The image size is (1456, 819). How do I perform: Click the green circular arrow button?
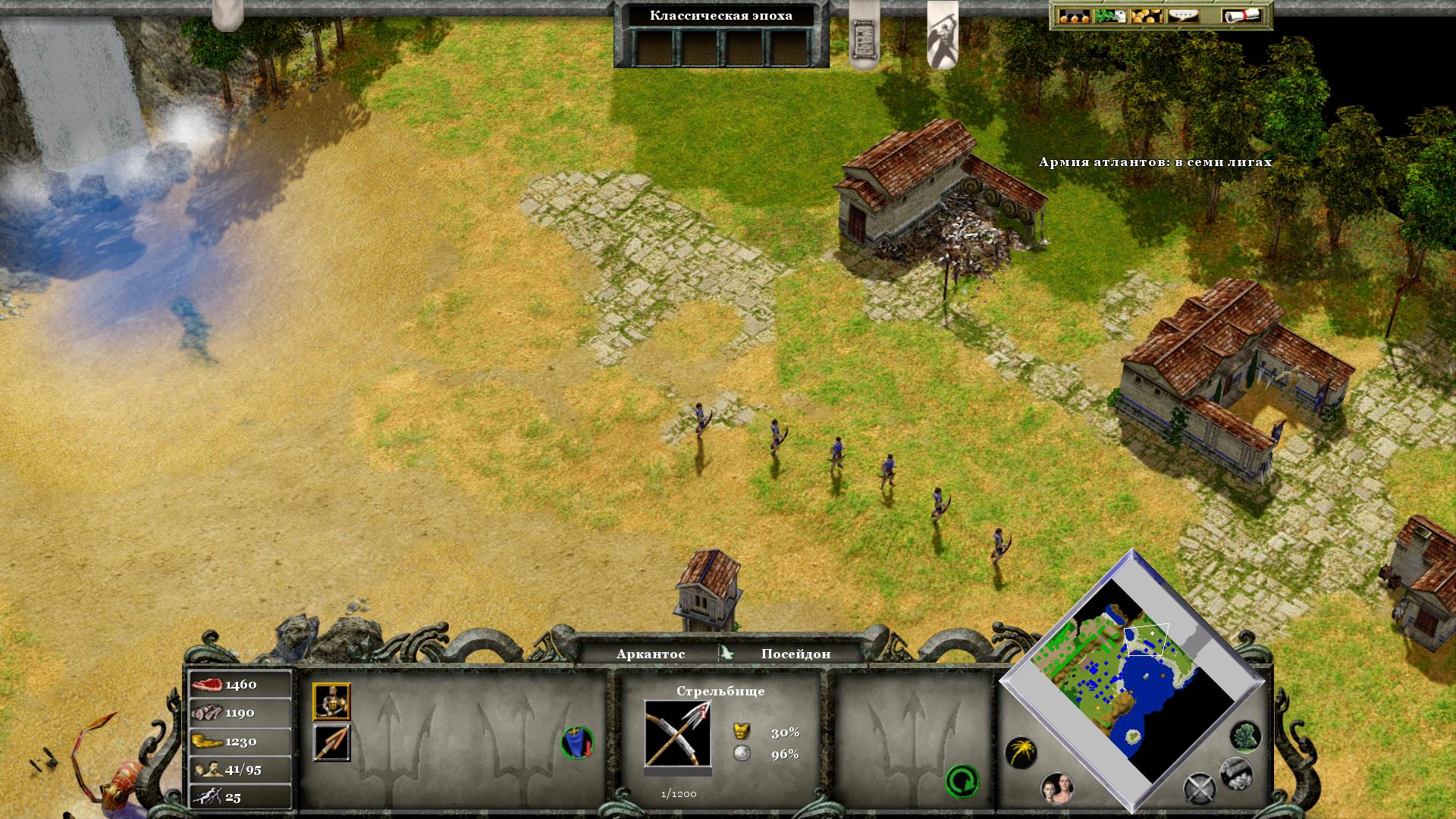[962, 781]
